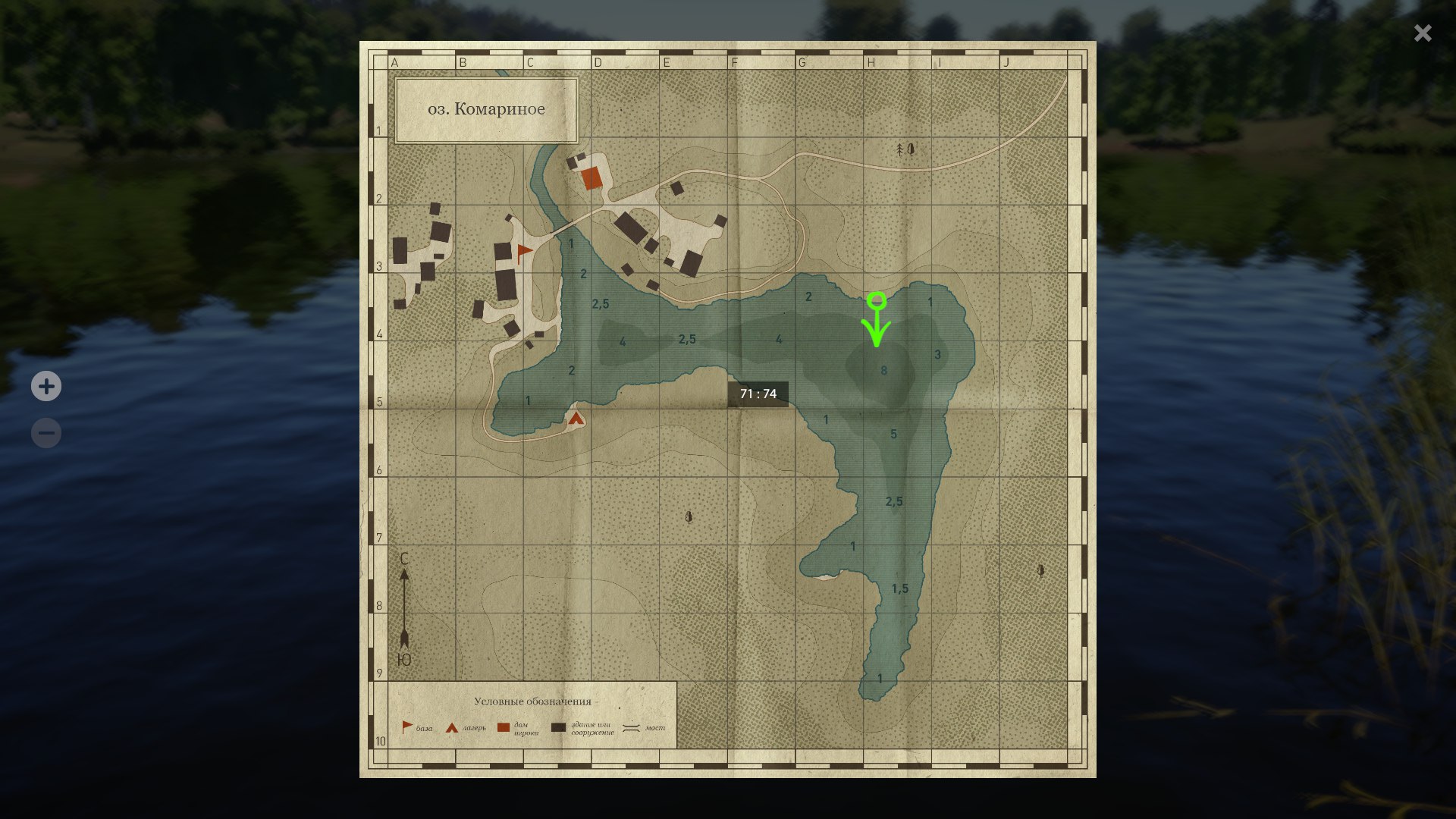The width and height of the screenshot is (1456, 819).
Task: Close the map with the X button
Action: pyautogui.click(x=1423, y=33)
